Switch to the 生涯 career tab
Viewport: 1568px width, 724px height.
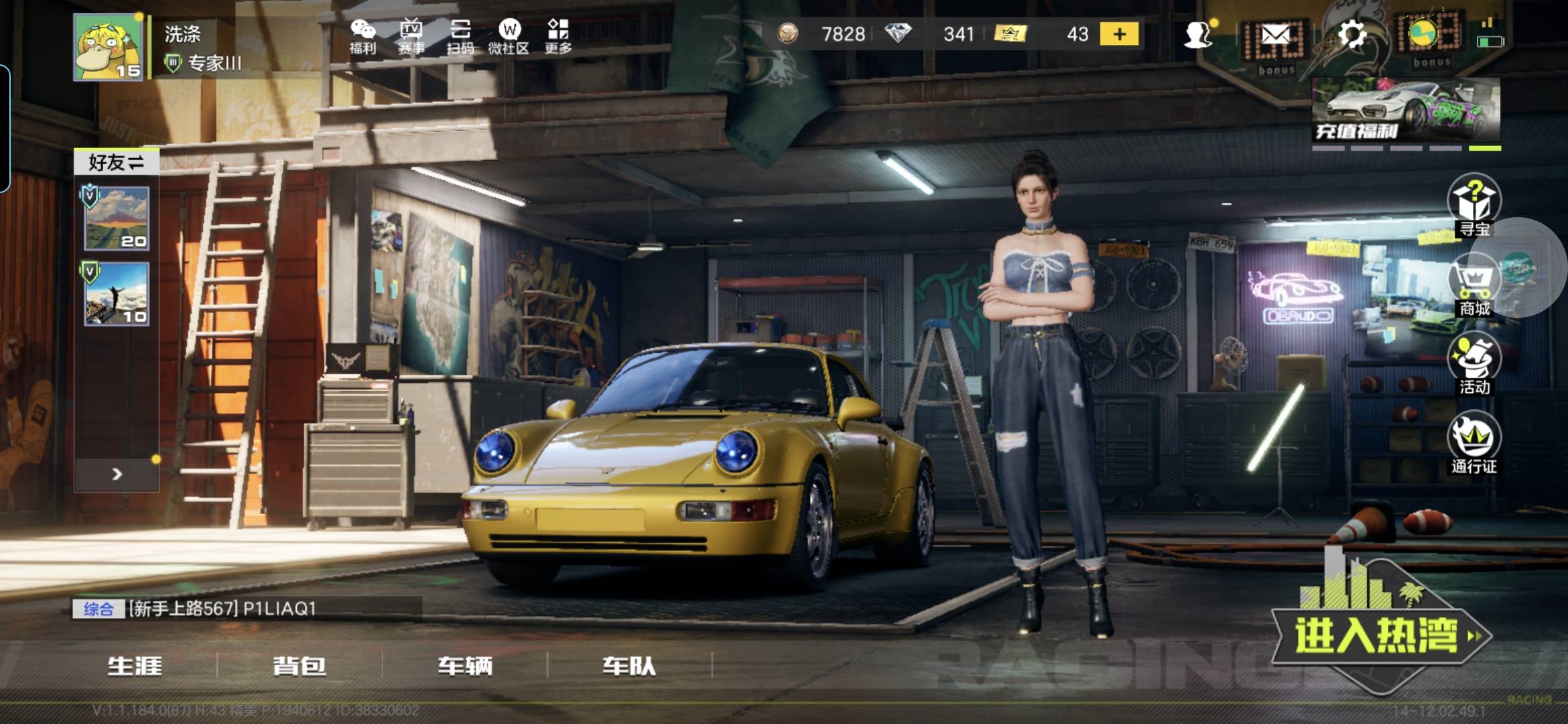[x=135, y=666]
